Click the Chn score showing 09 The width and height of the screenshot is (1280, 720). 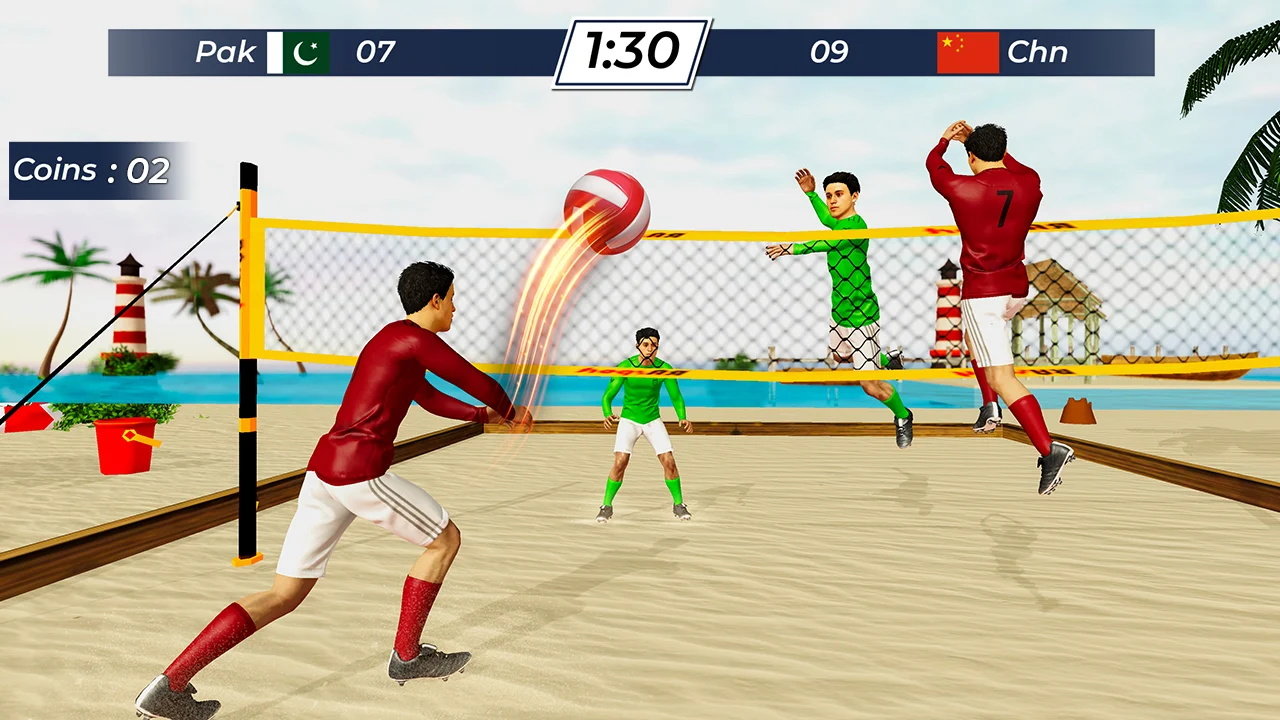(832, 53)
